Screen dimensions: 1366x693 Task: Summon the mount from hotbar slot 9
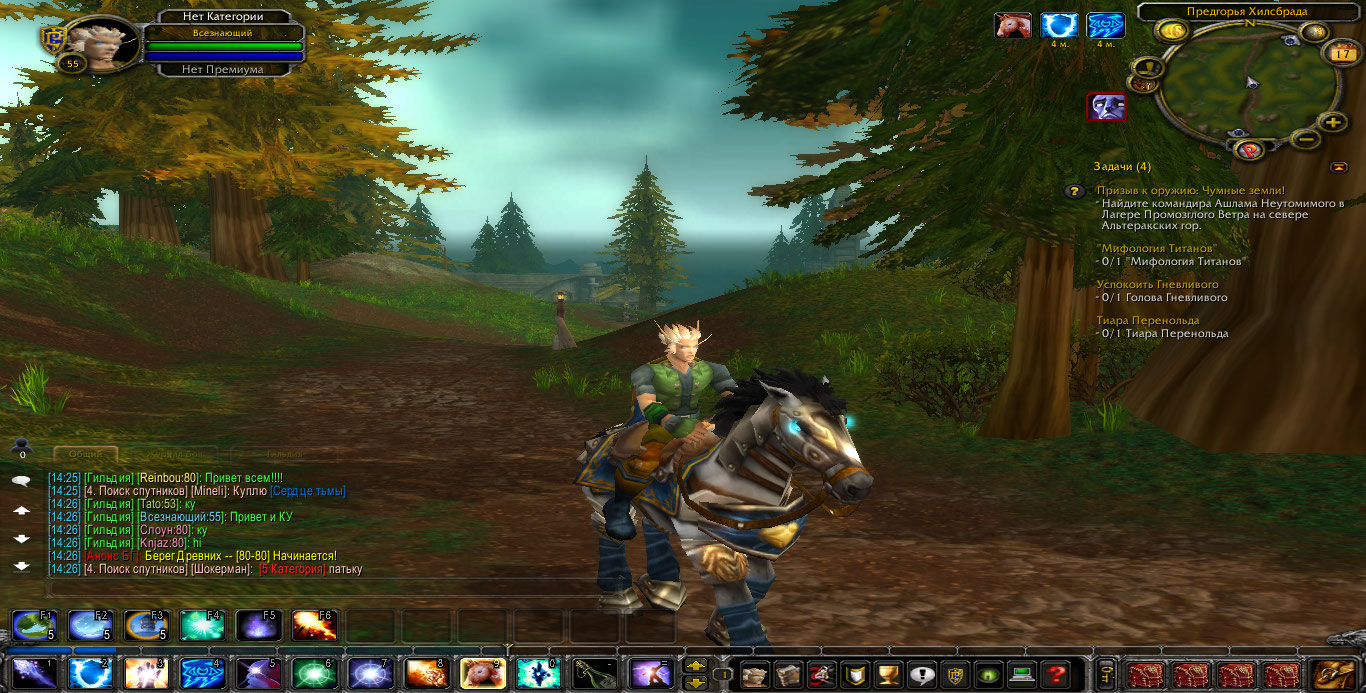pyautogui.click(x=481, y=673)
